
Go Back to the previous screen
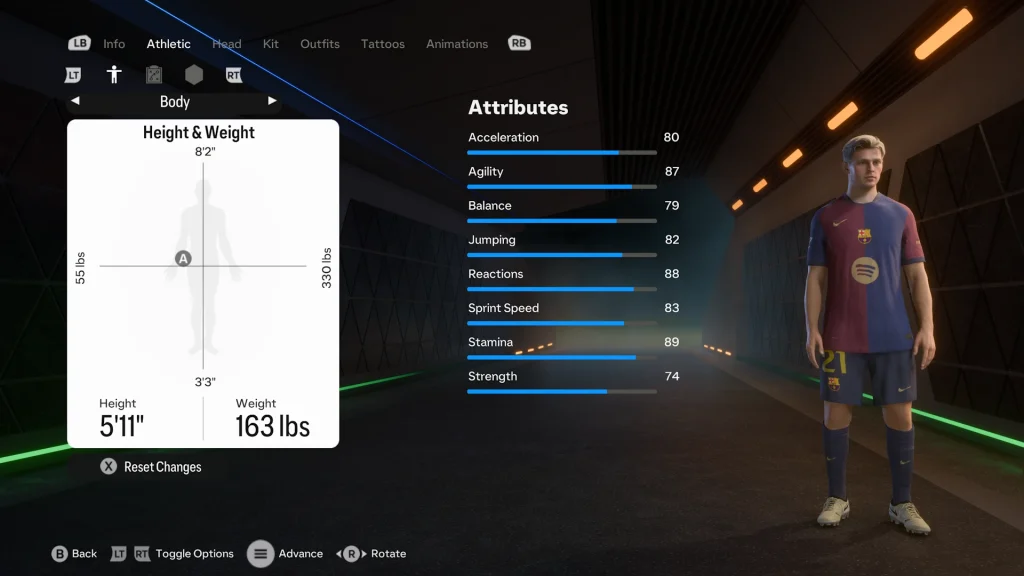coord(75,554)
